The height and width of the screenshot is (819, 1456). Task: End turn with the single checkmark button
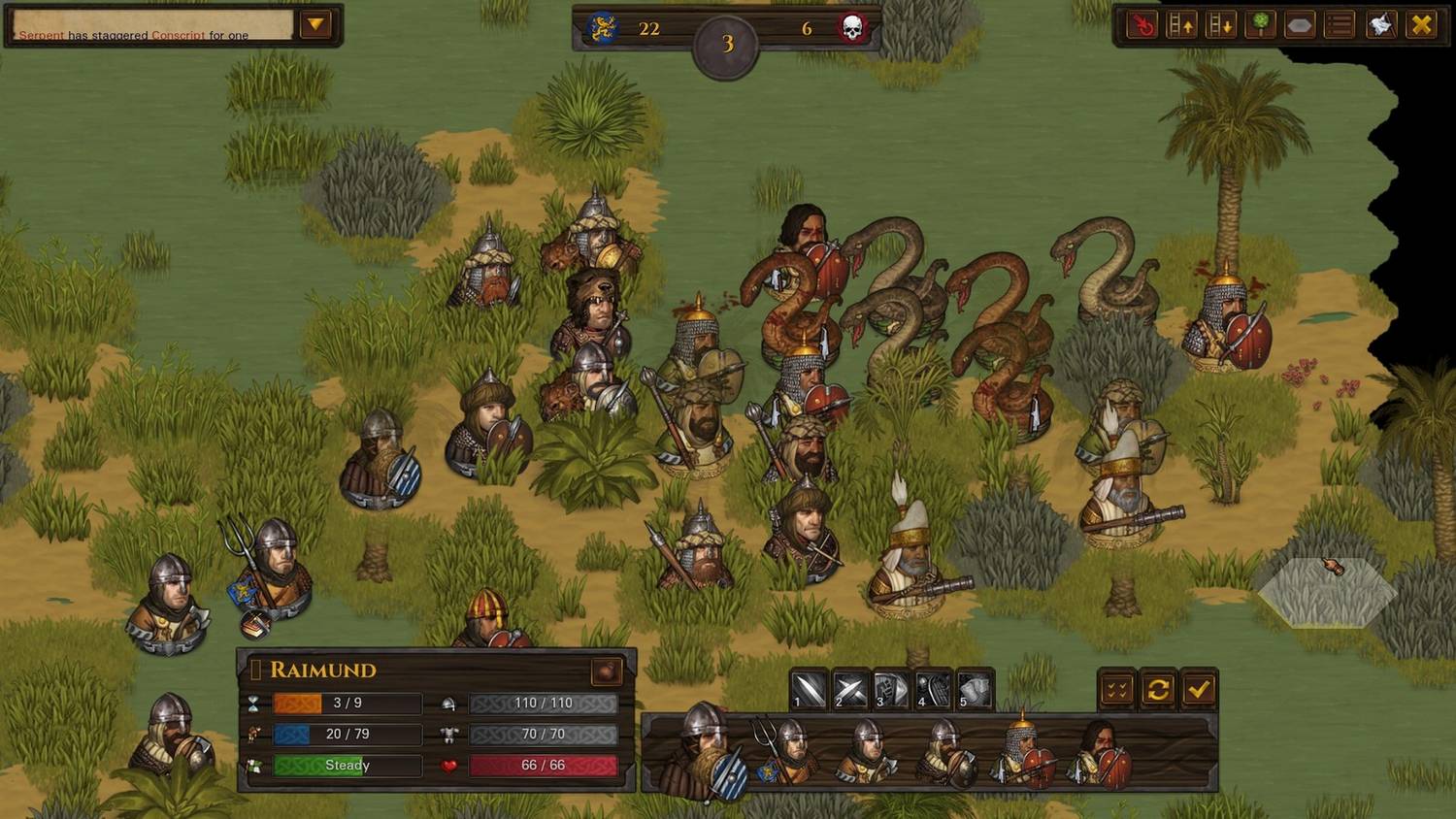1199,690
